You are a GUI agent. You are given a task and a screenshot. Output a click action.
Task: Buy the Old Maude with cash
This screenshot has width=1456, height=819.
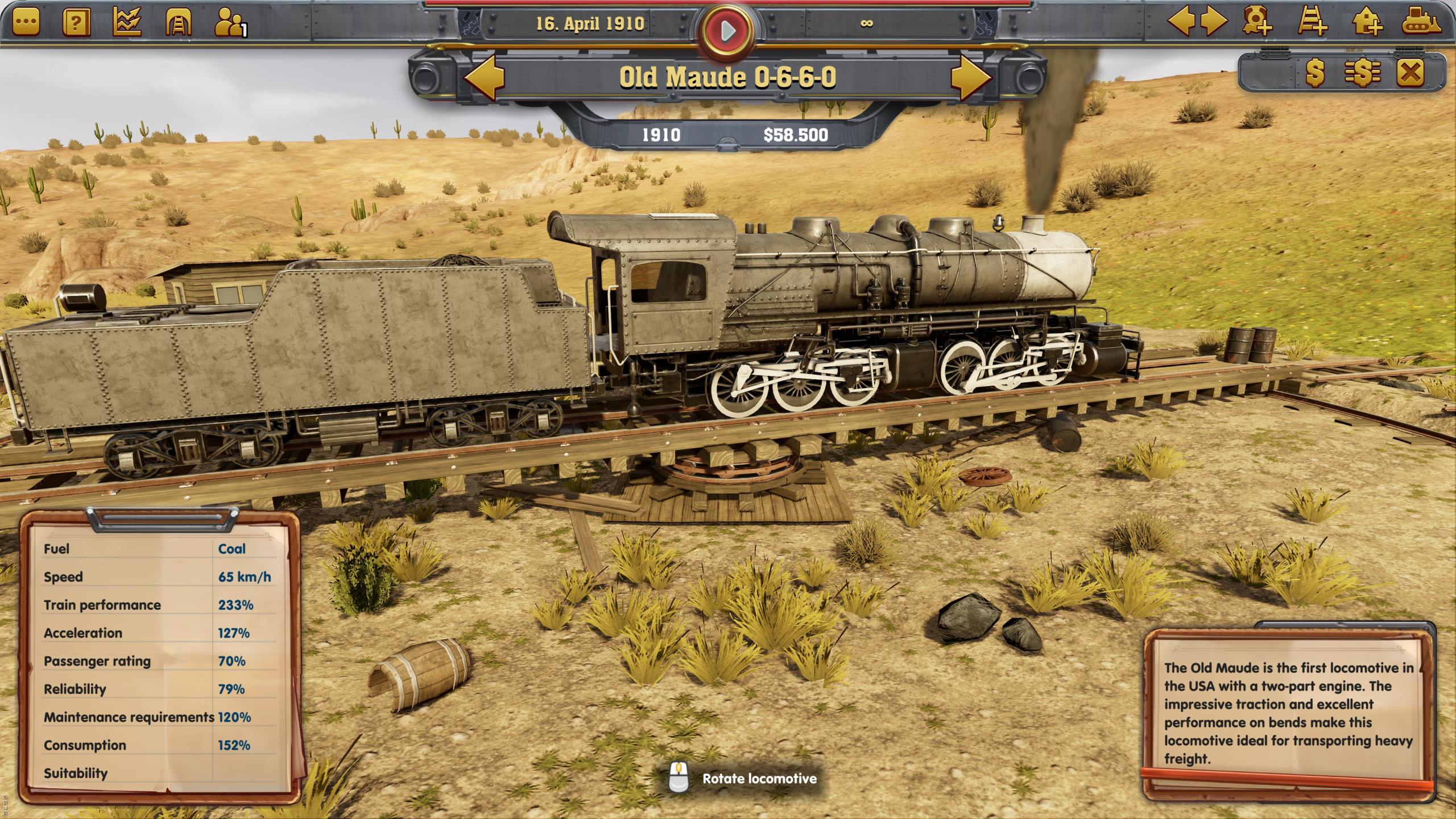1314,74
